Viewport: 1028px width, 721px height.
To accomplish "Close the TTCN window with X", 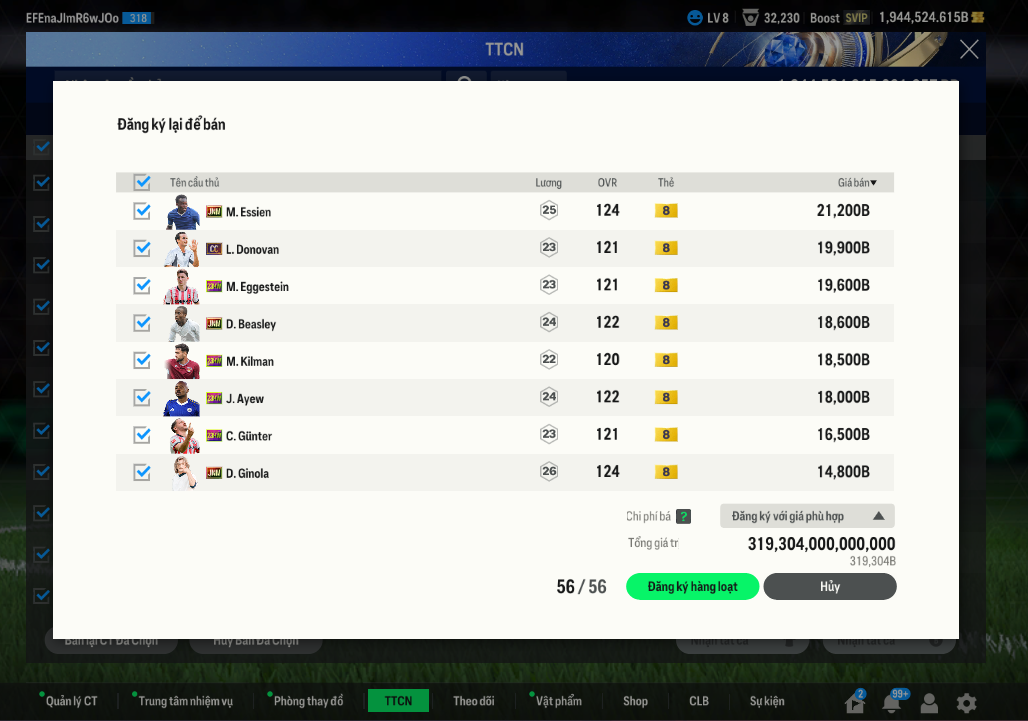I will pos(969,49).
